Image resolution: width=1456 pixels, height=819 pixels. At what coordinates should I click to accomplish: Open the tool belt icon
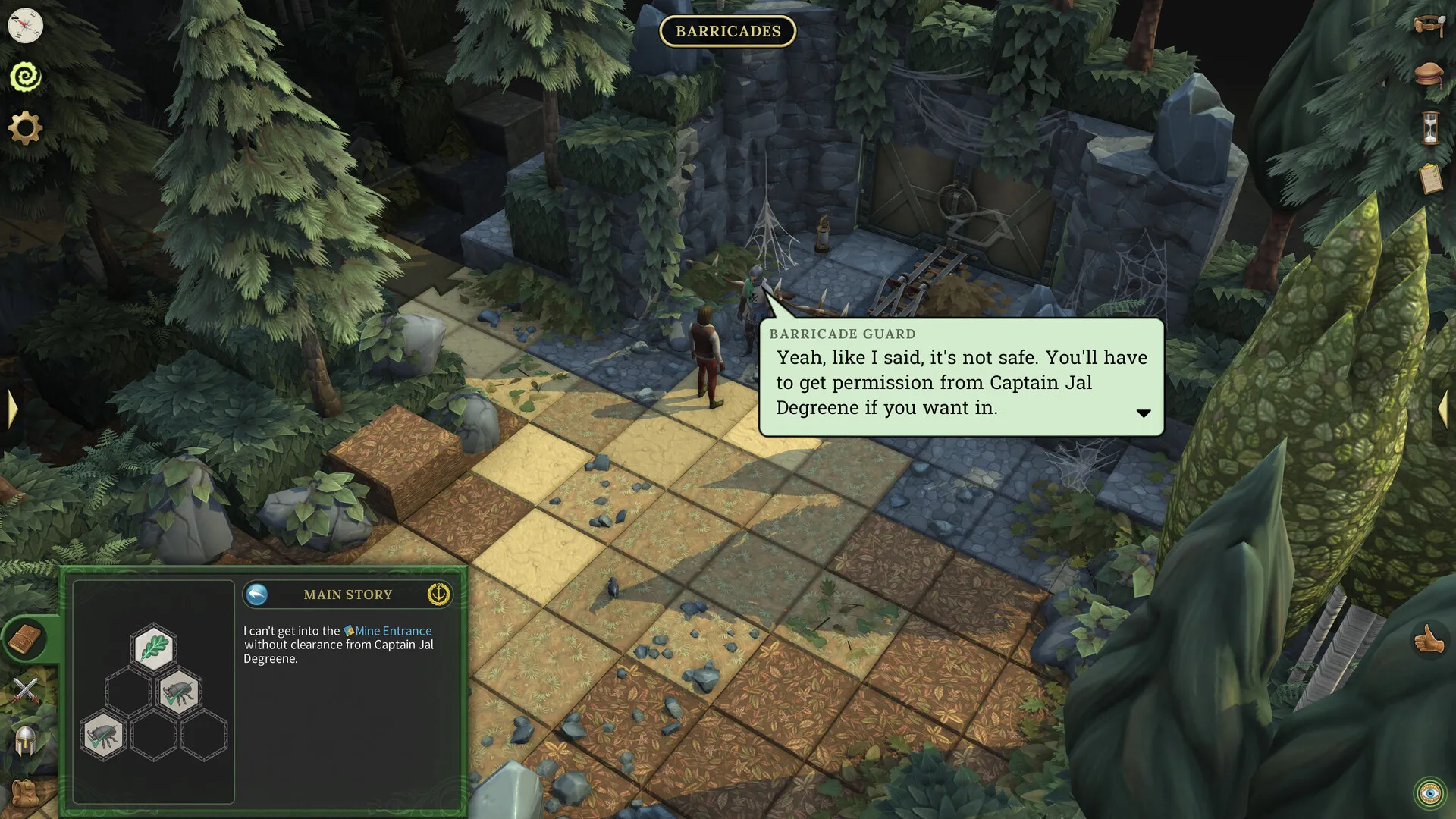coord(1429,26)
